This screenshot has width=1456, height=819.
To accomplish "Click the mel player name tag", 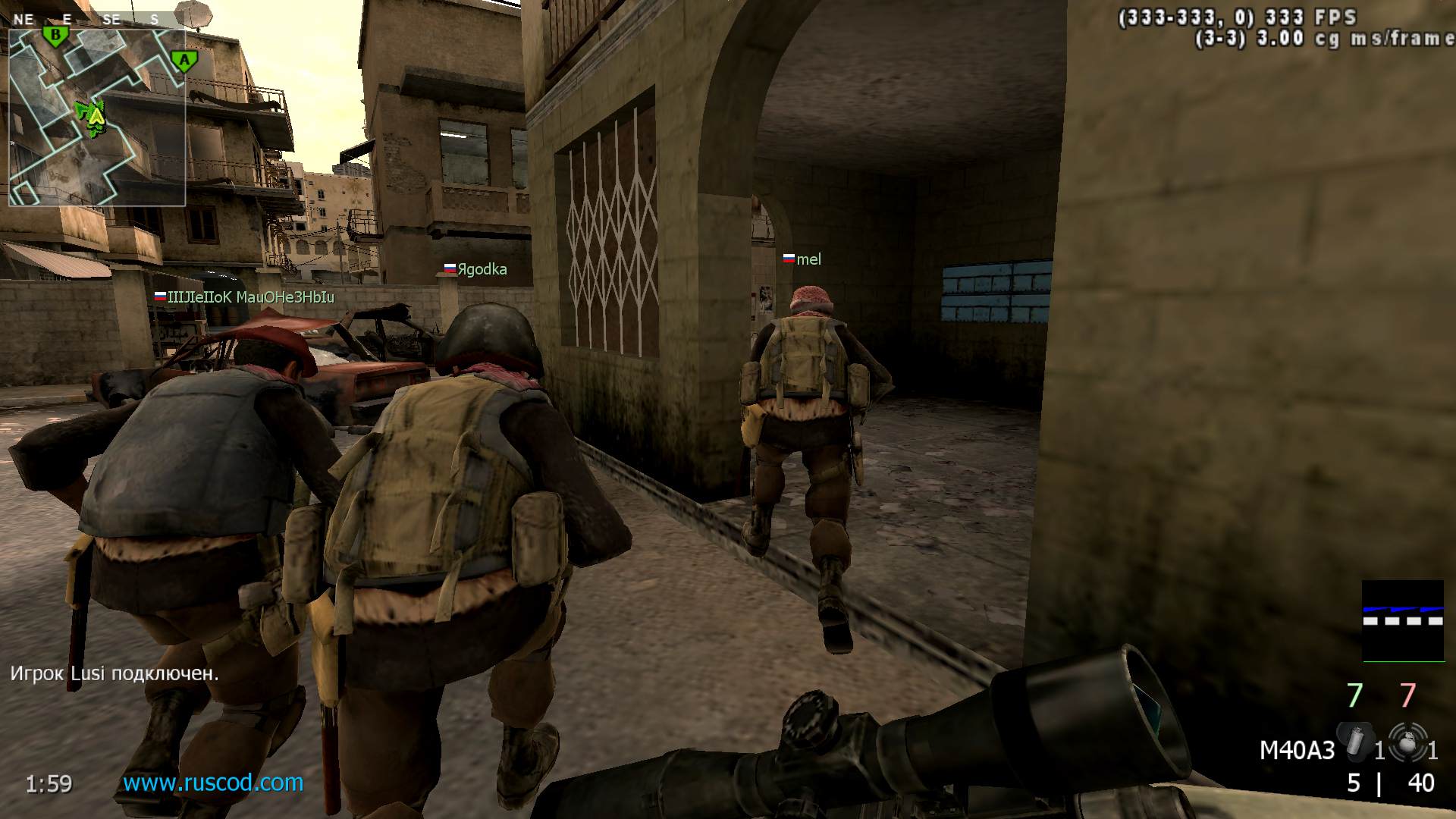I will pyautogui.click(x=808, y=259).
